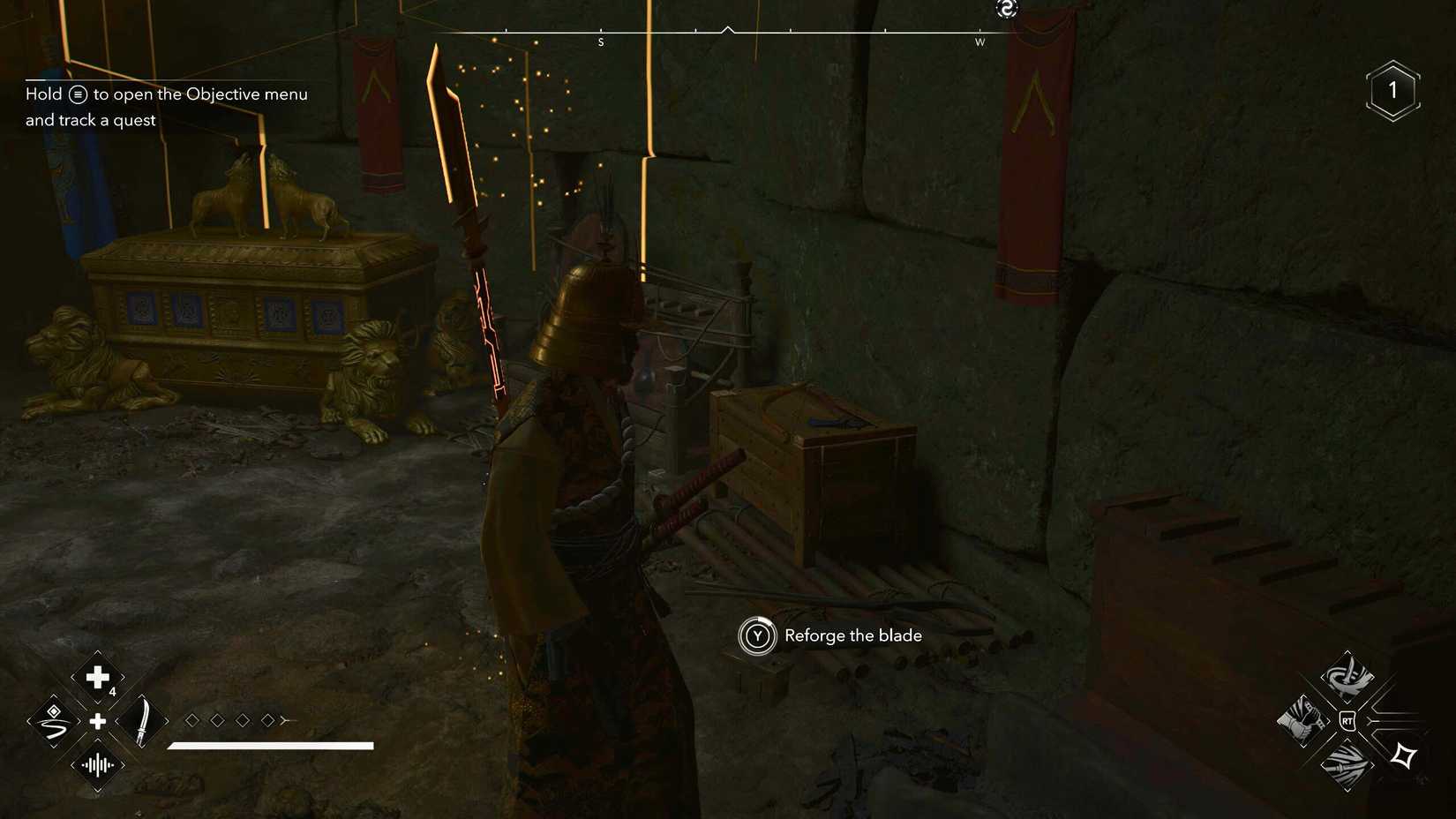Click the S marker on the compass
1456x819 pixels.
pyautogui.click(x=601, y=41)
